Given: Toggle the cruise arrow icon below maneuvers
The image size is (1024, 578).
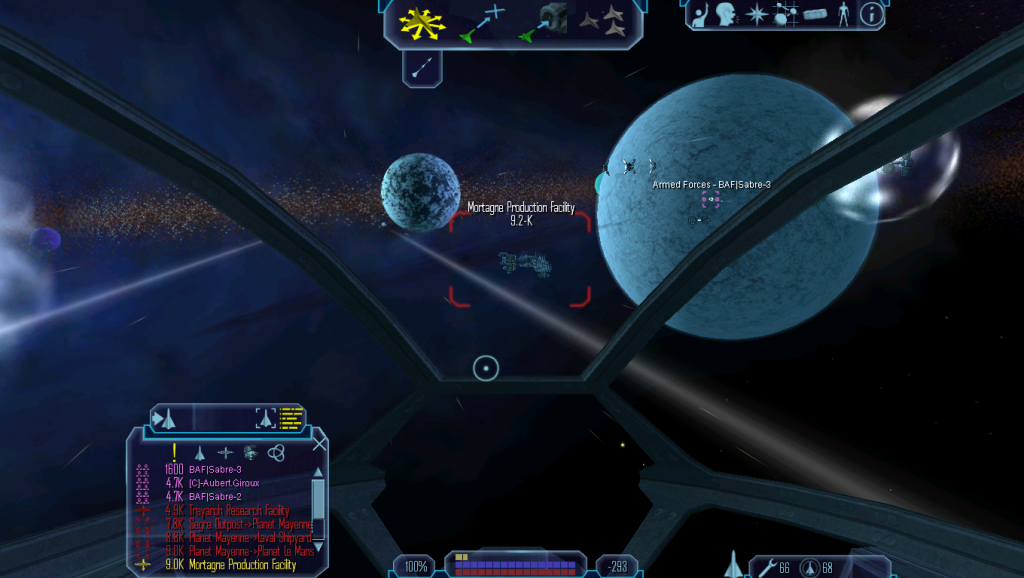Looking at the screenshot, I should pyautogui.click(x=422, y=67).
